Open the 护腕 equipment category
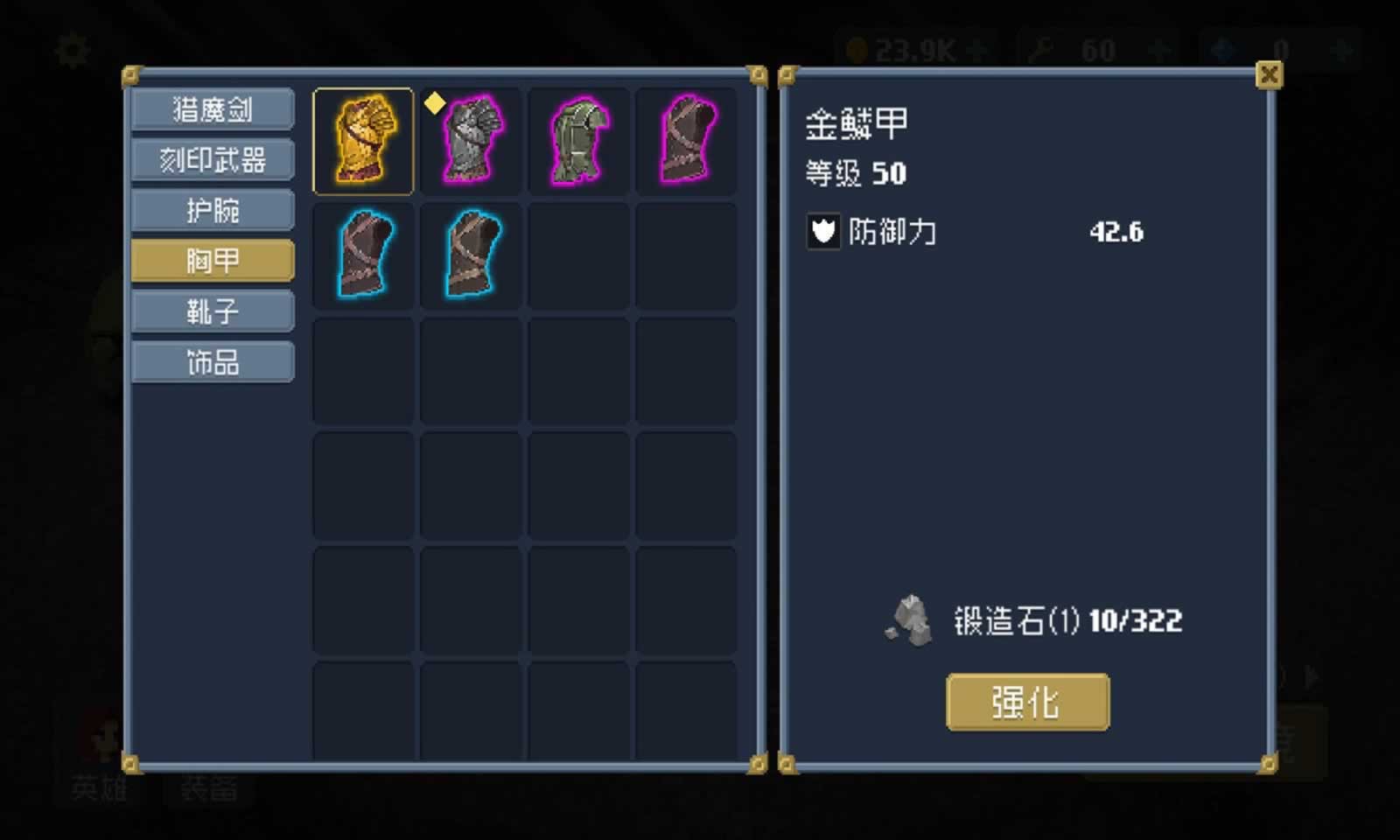Image resolution: width=1400 pixels, height=840 pixels. click(x=212, y=210)
